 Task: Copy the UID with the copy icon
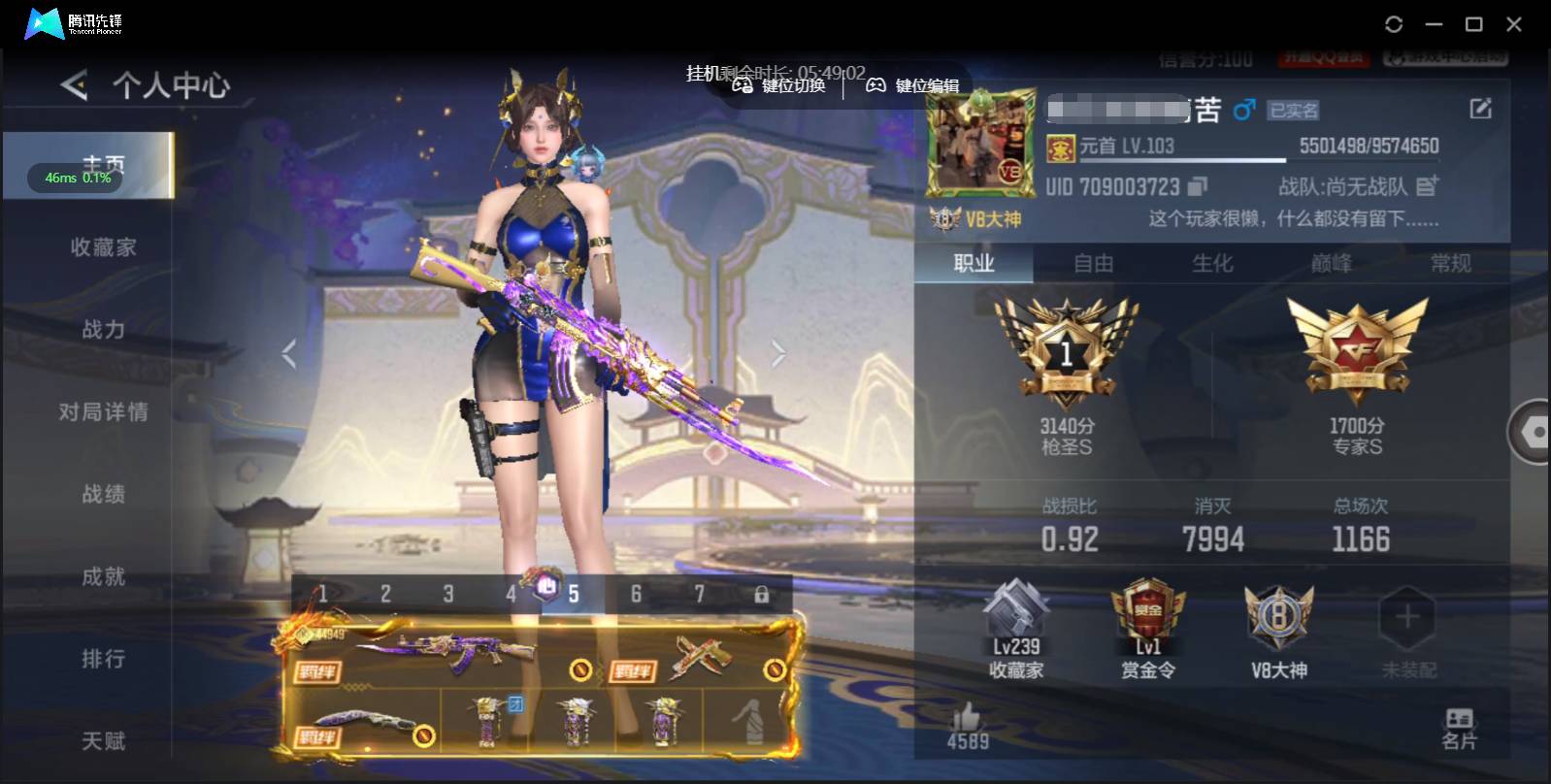1199,186
